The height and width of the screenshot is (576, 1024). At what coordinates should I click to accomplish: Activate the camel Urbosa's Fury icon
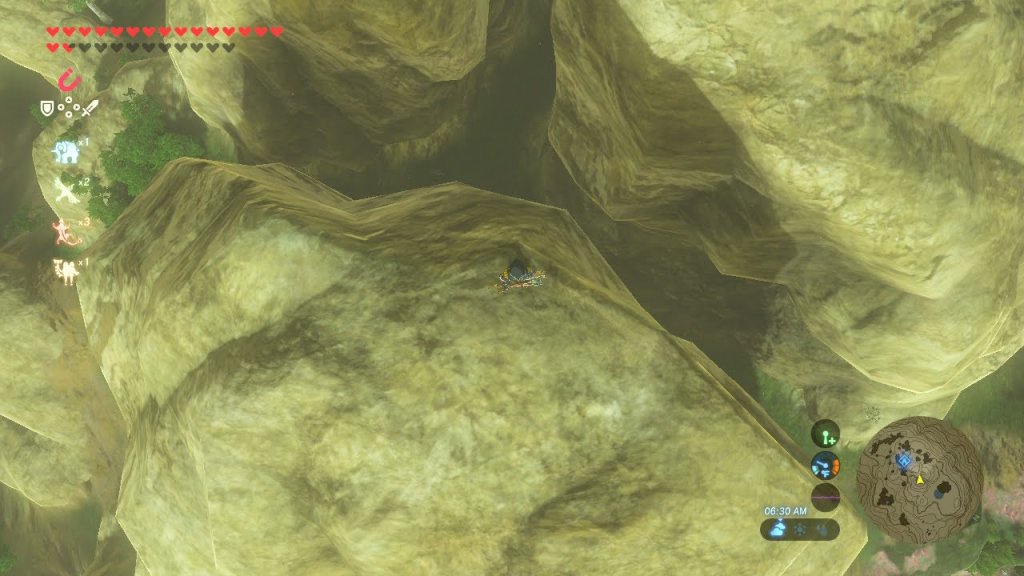66,270
